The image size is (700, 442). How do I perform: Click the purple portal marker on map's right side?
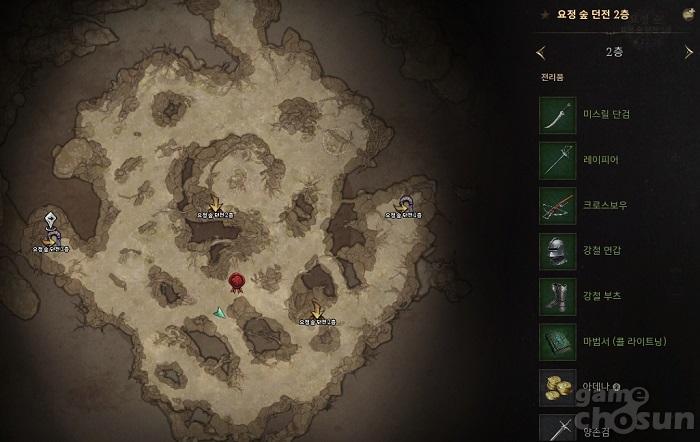pyautogui.click(x=405, y=203)
